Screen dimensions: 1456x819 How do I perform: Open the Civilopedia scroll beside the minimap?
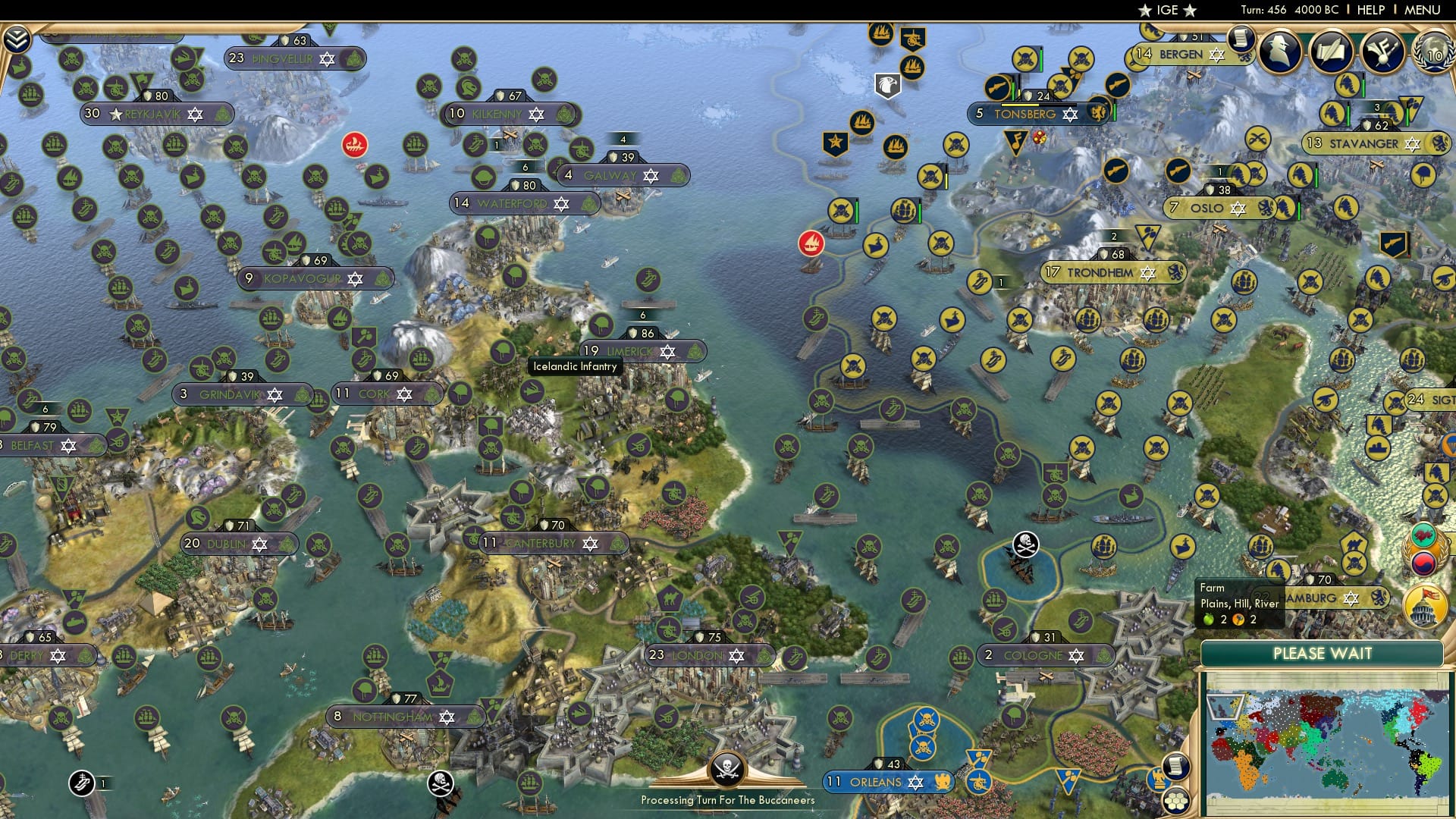[x=1176, y=766]
